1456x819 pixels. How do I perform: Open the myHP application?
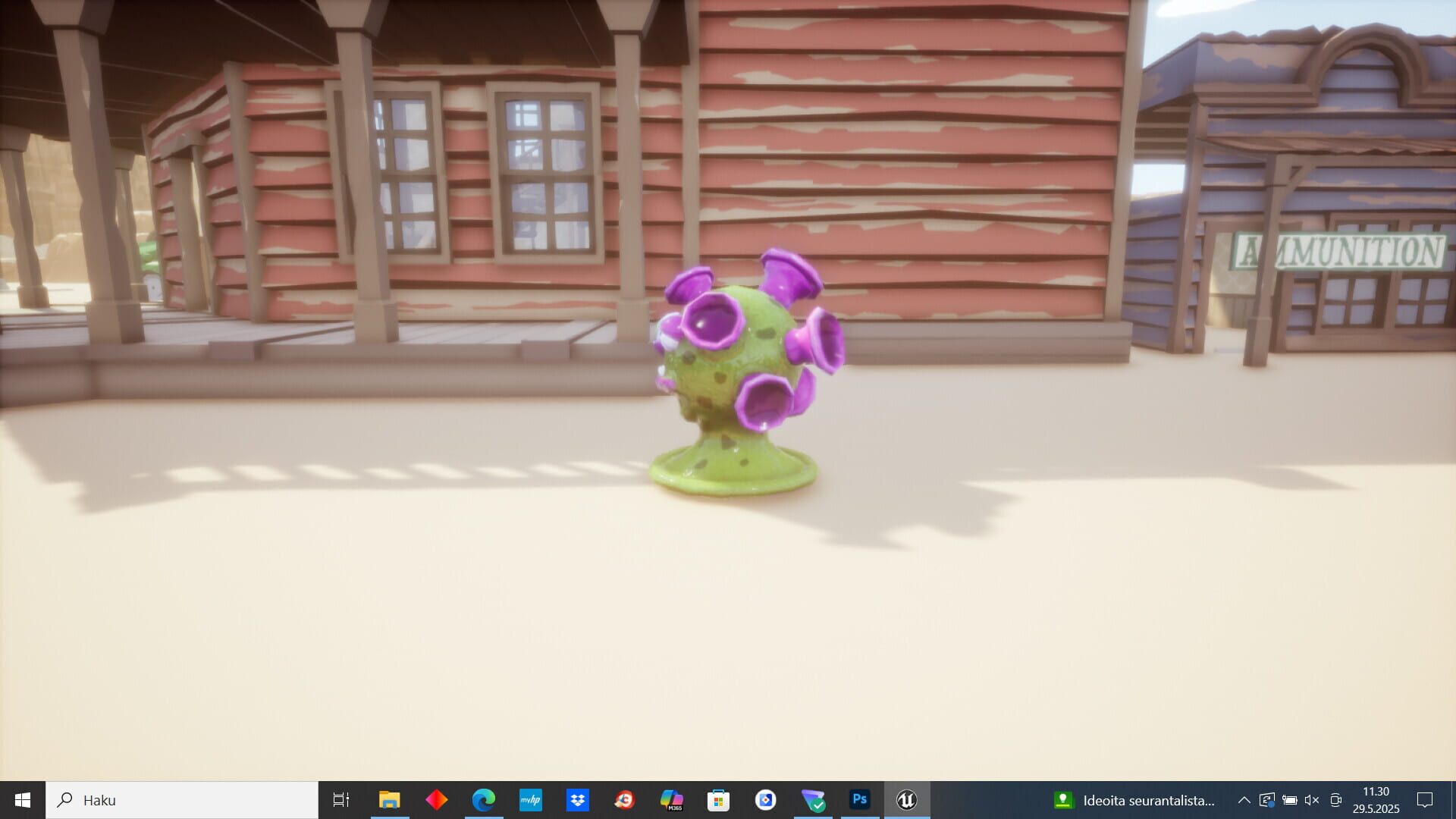(x=531, y=799)
